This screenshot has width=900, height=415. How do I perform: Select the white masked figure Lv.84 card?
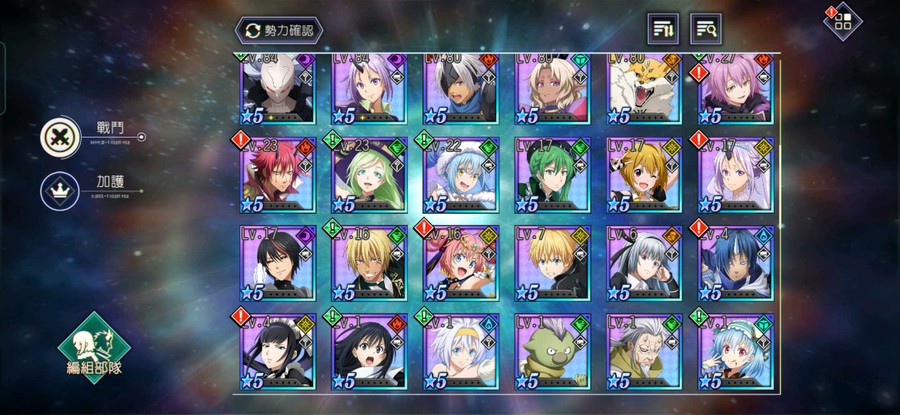coord(278,88)
